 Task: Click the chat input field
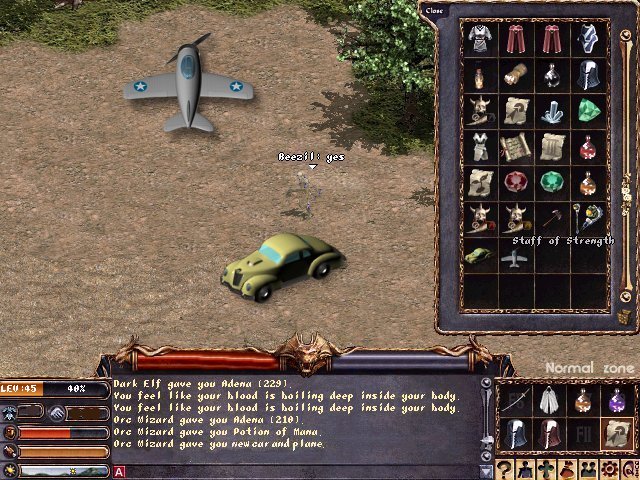[300, 471]
